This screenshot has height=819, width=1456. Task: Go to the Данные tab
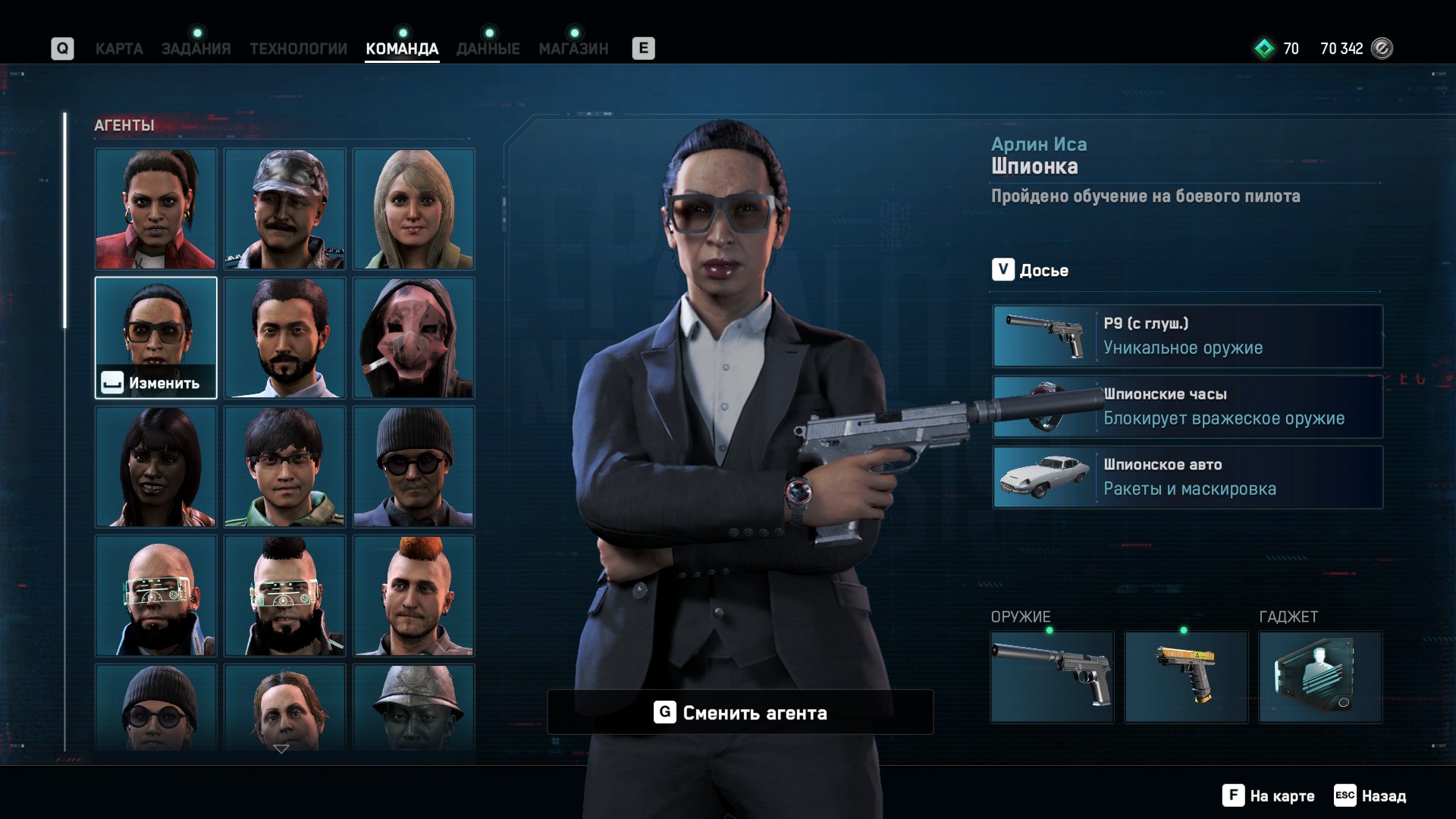click(488, 49)
